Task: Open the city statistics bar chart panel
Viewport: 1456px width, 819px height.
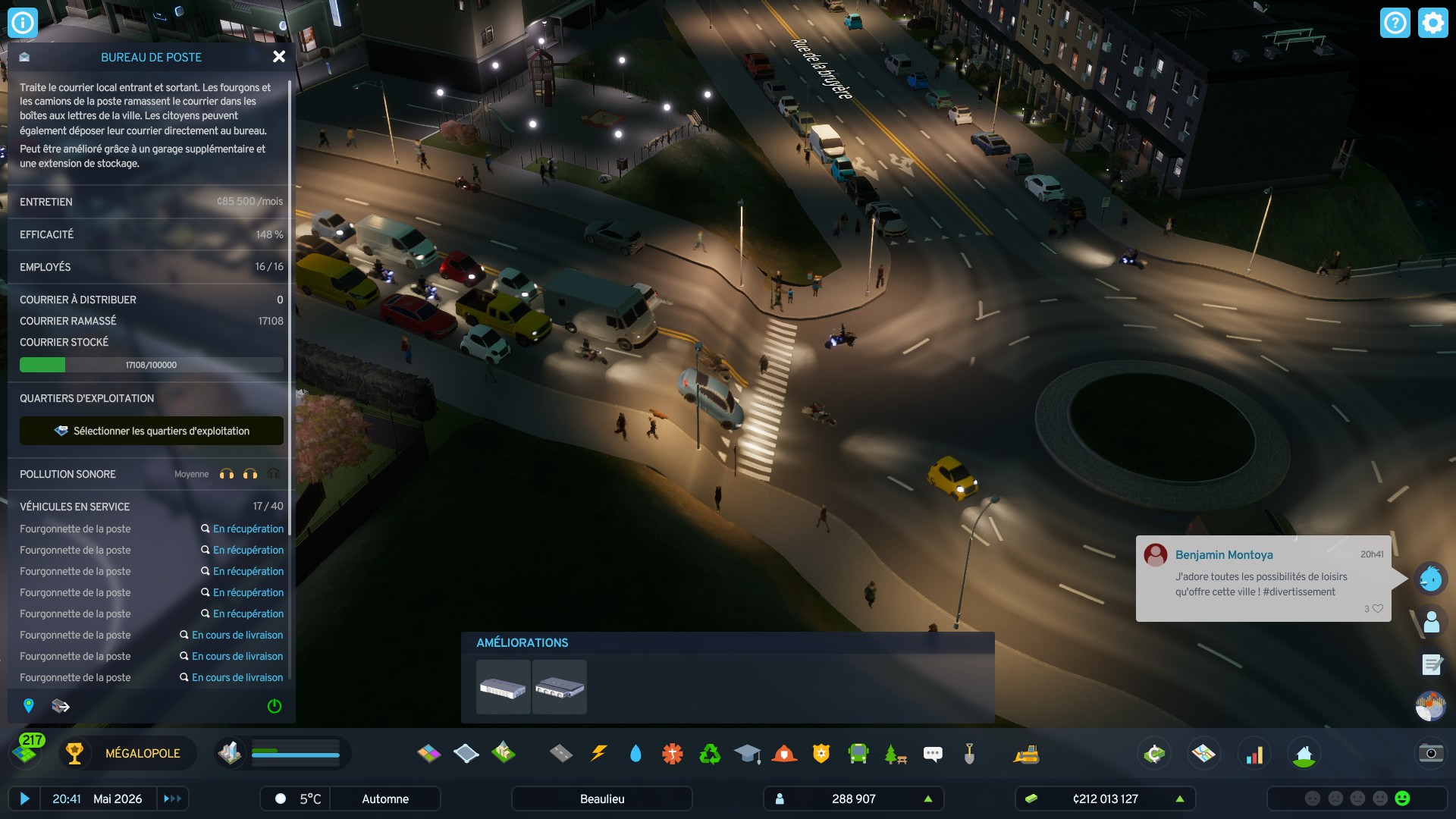Action: coord(1256,754)
